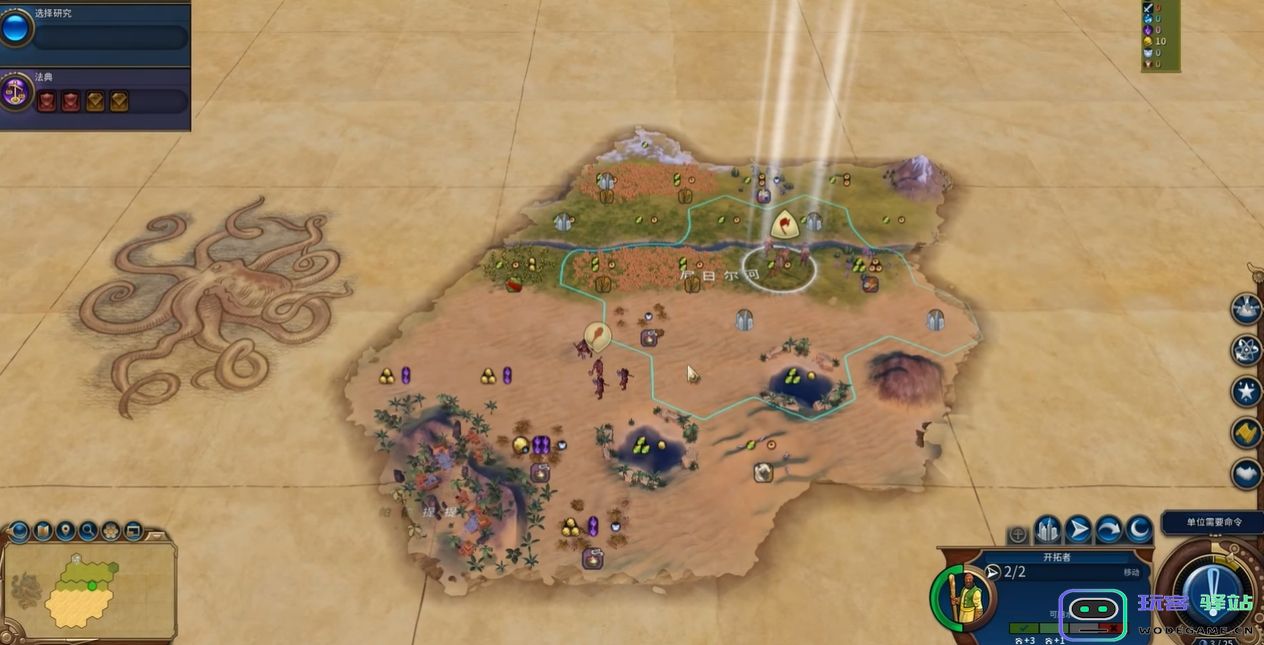Skip the settler's turn
Screen dimensions: 1264x645
pyautogui.click(x=1109, y=529)
